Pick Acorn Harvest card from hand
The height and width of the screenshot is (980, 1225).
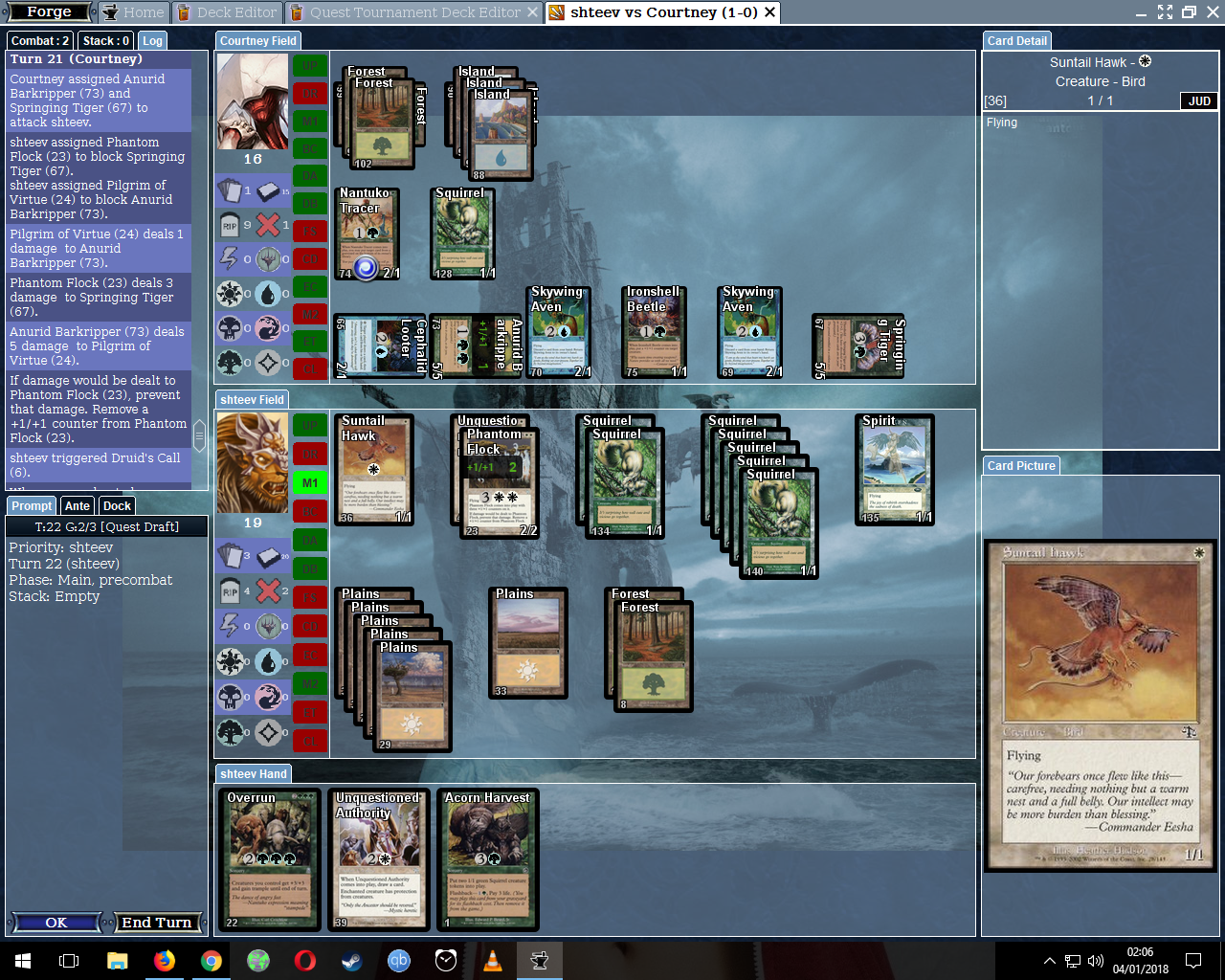pyautogui.click(x=487, y=859)
